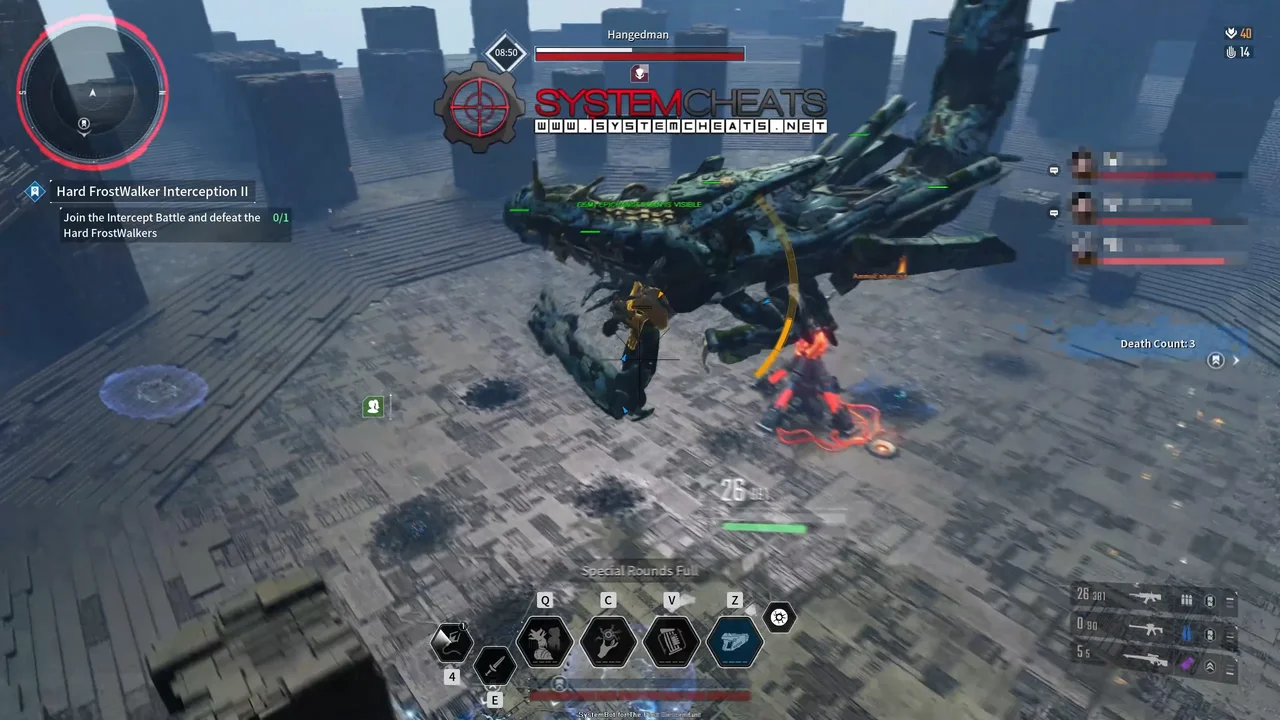This screenshot has width=1280, height=720.
Task: Use the dagger melee attack icon
Action: (494, 665)
